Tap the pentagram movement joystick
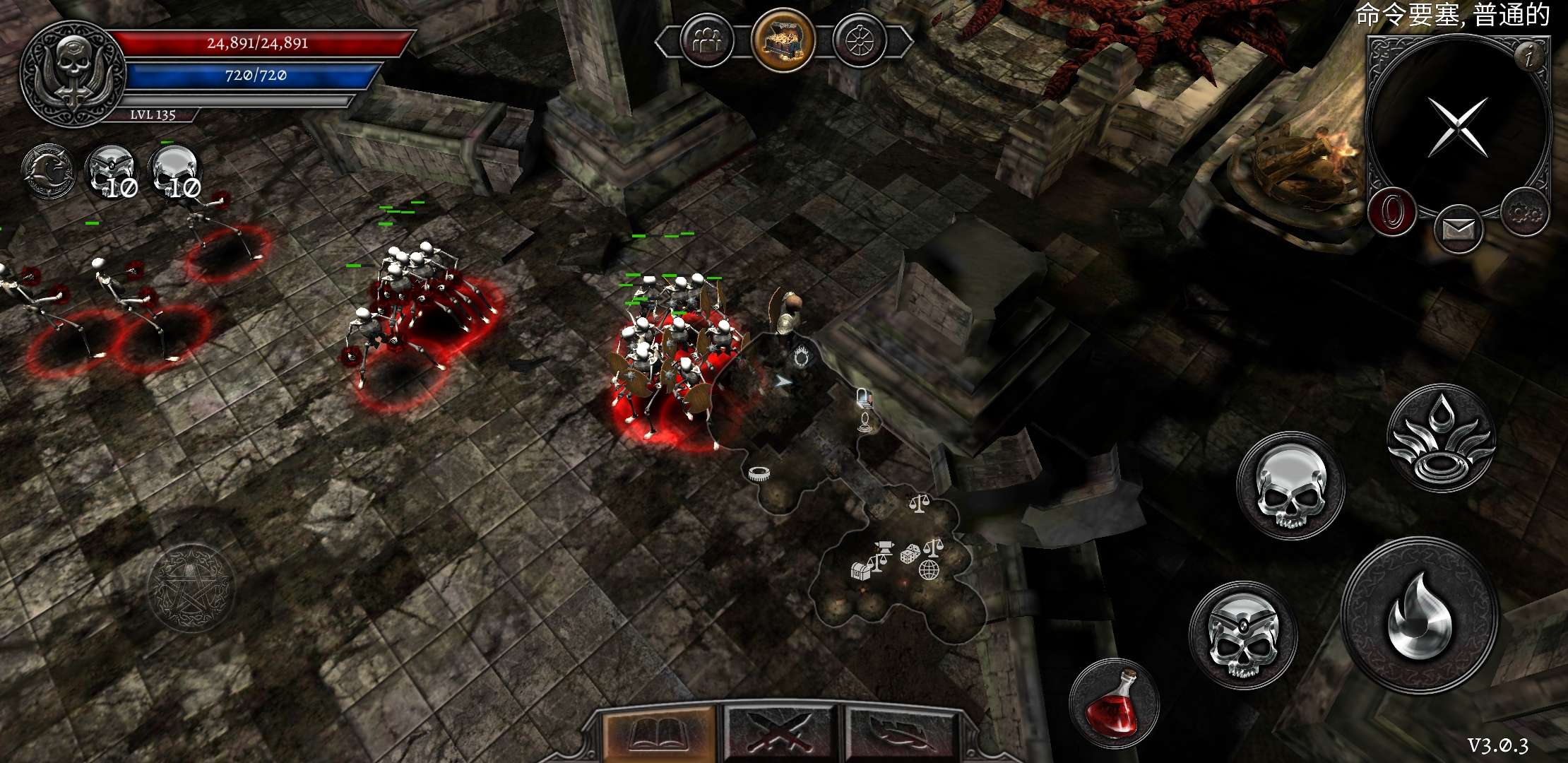The image size is (1568, 763). point(191,588)
